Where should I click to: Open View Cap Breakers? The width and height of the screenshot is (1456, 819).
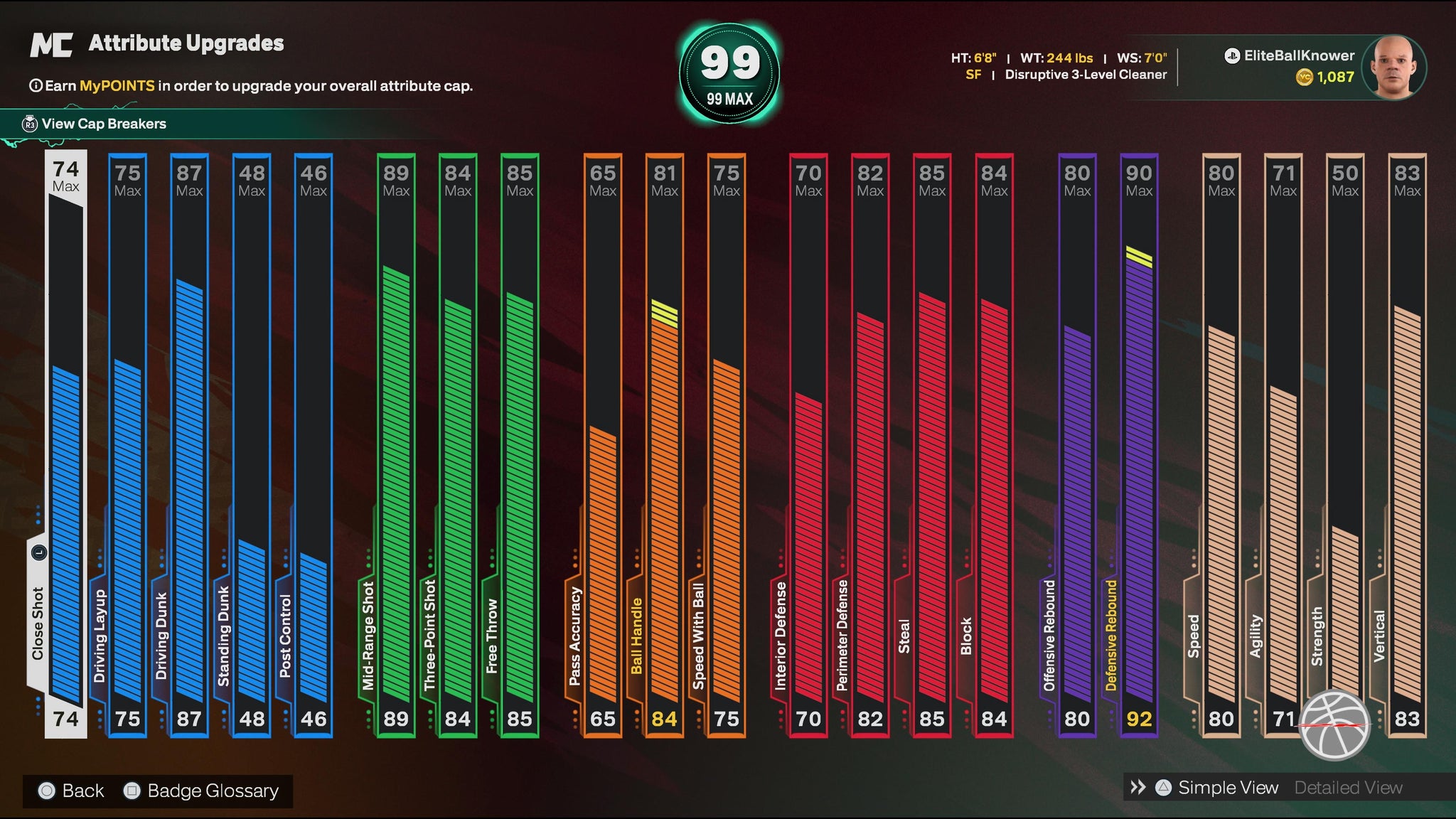[103, 124]
